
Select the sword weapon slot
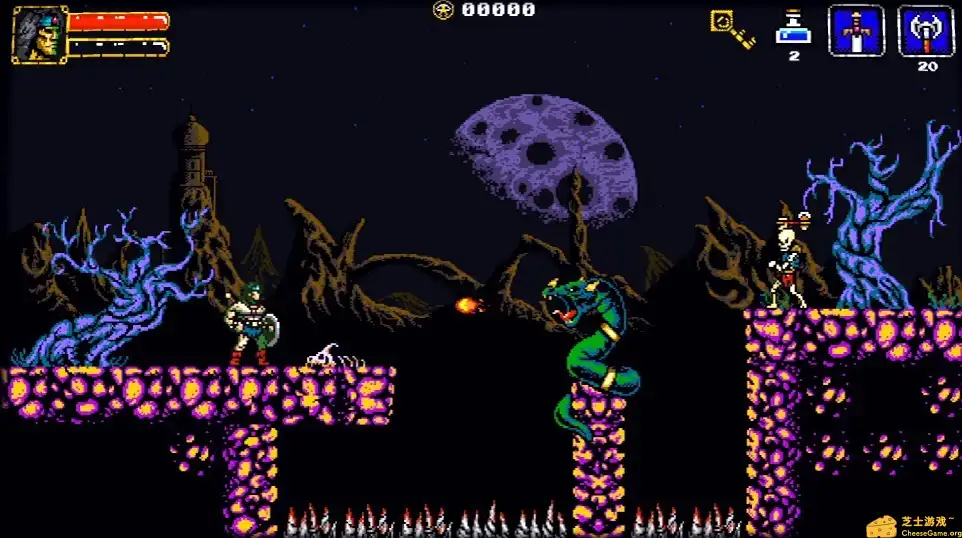[856, 32]
